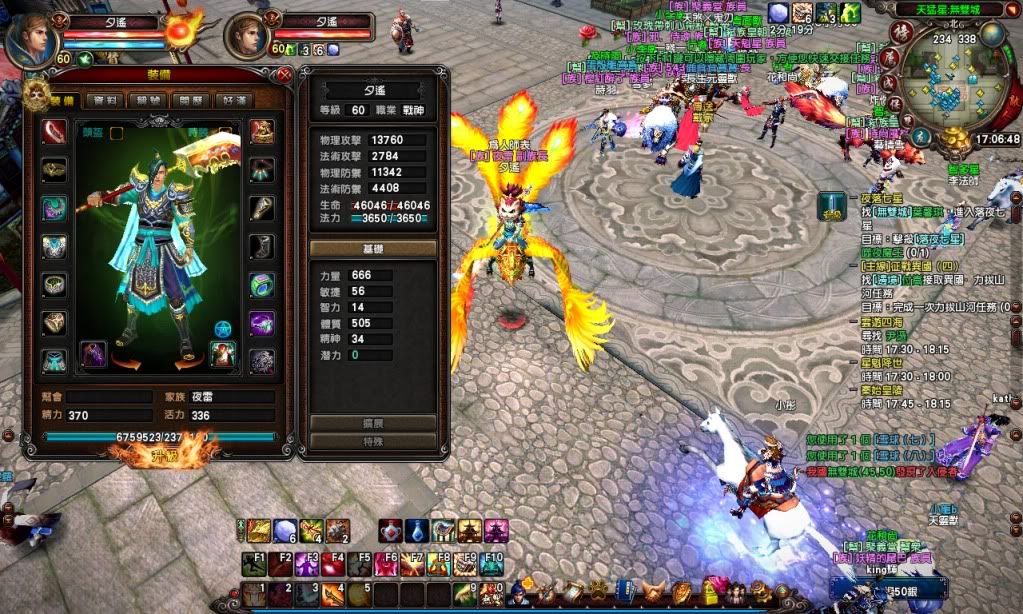Use the blue potion flask item
The image size is (1023, 614).
coord(417,531)
